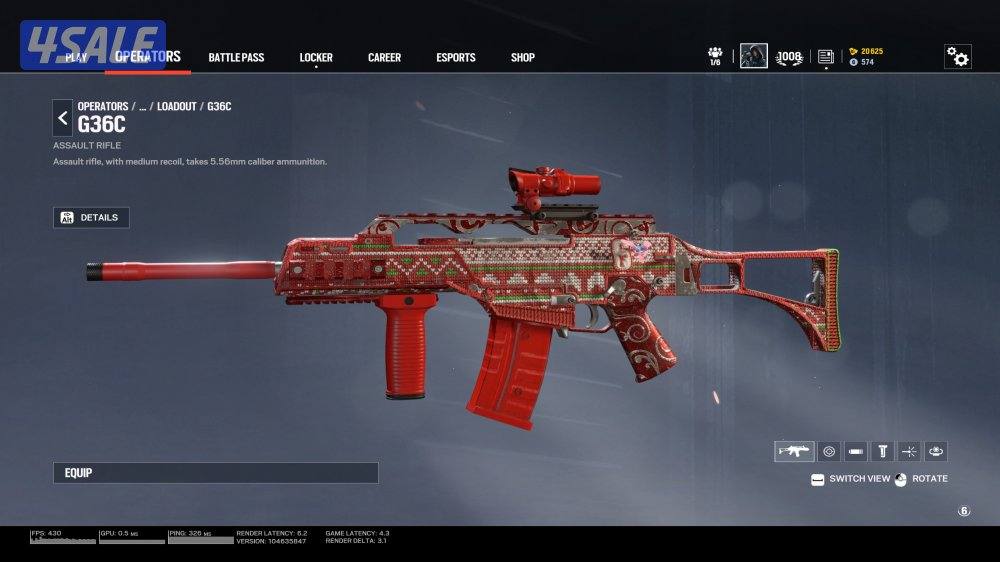Show the barrel attachment view
This screenshot has height=562, width=1000.
(856, 451)
